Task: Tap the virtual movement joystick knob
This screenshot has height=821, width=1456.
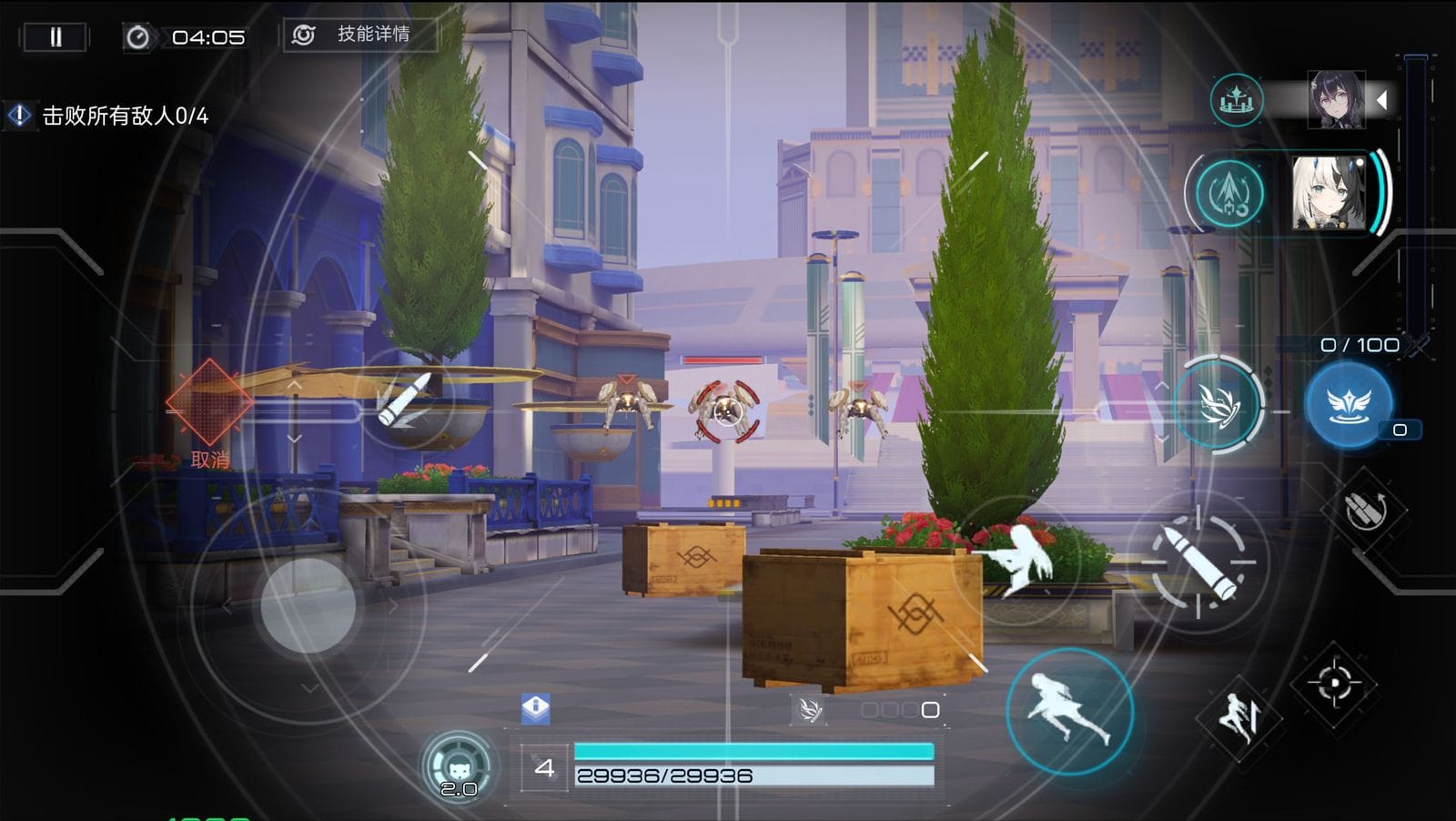Action: (308, 605)
